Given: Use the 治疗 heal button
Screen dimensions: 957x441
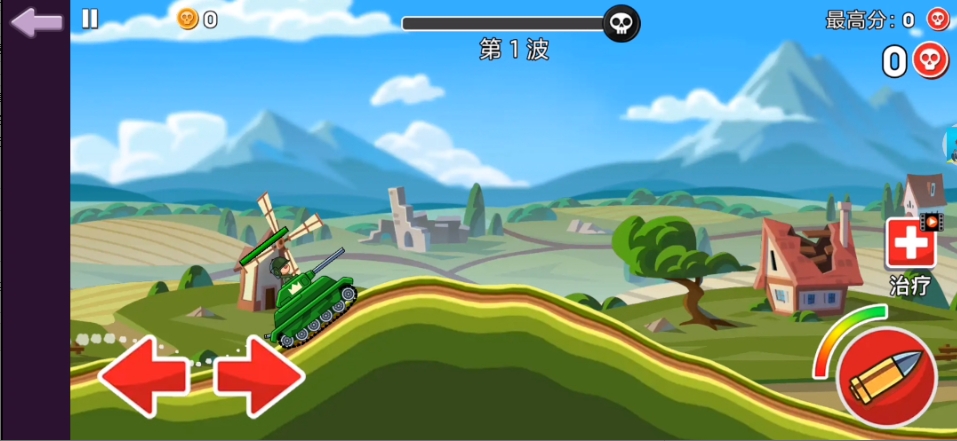Looking at the screenshot, I should click(910, 245).
